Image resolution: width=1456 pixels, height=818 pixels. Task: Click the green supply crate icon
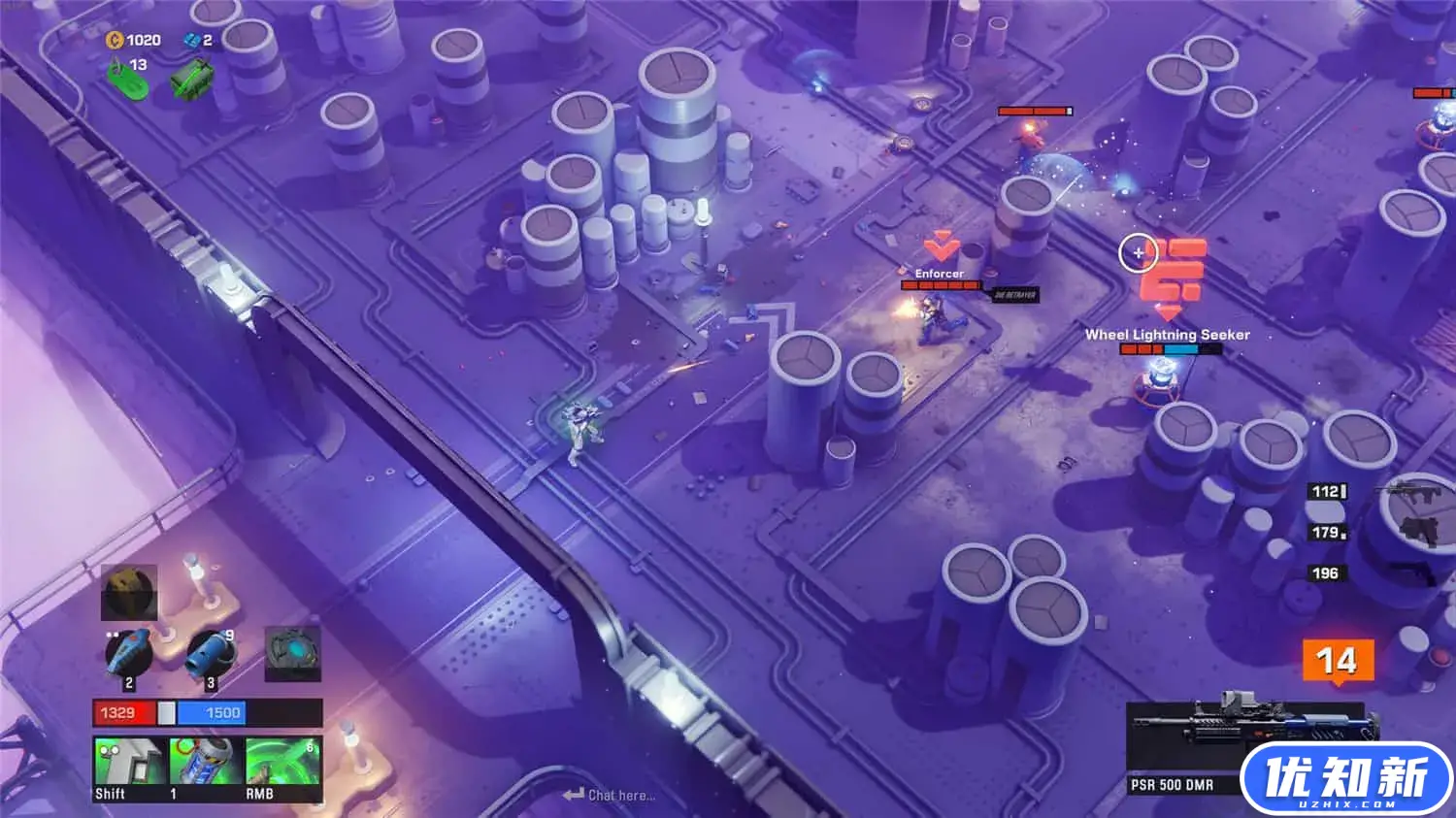(192, 78)
